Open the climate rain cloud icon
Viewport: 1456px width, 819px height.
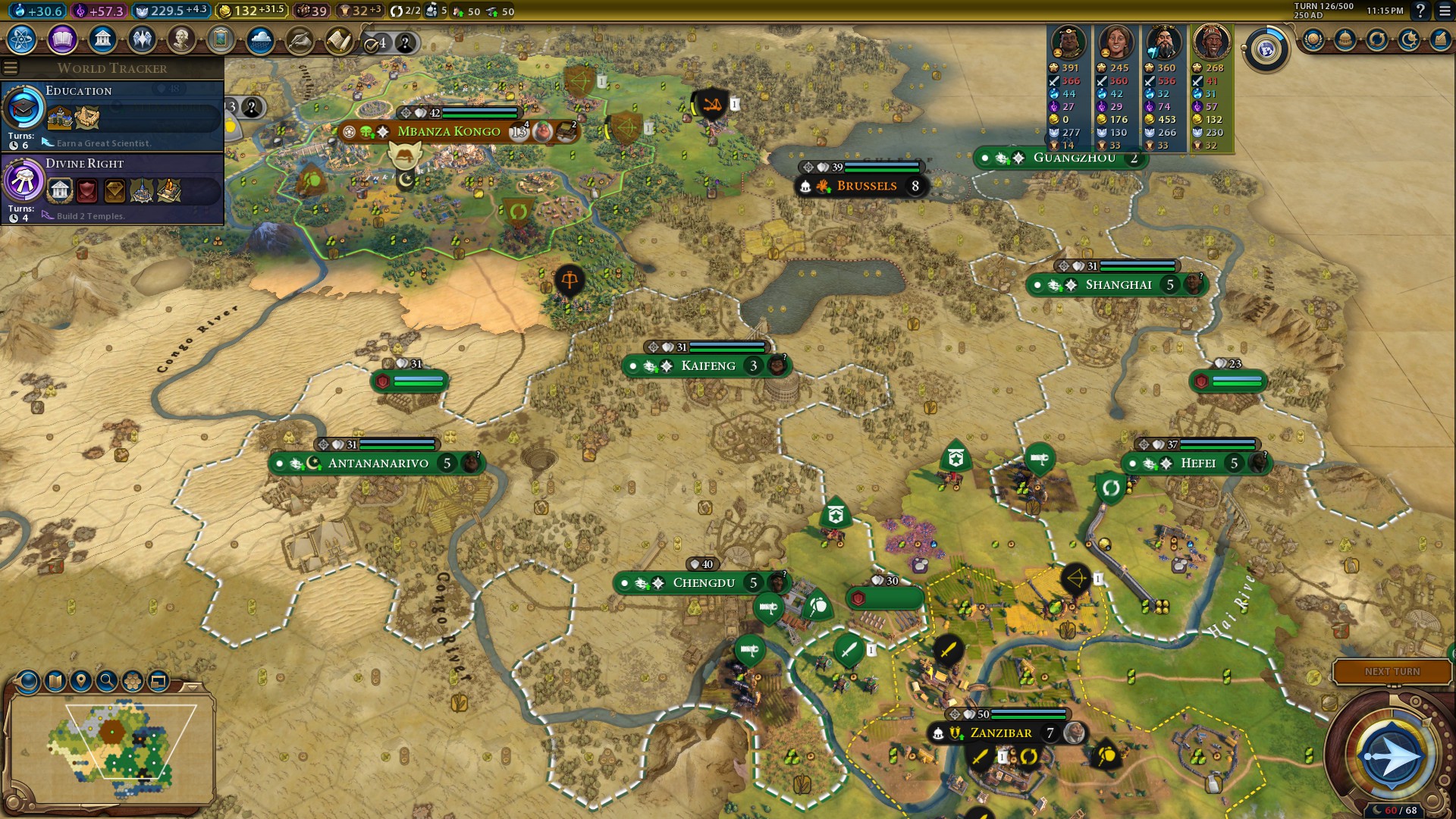pyautogui.click(x=260, y=39)
